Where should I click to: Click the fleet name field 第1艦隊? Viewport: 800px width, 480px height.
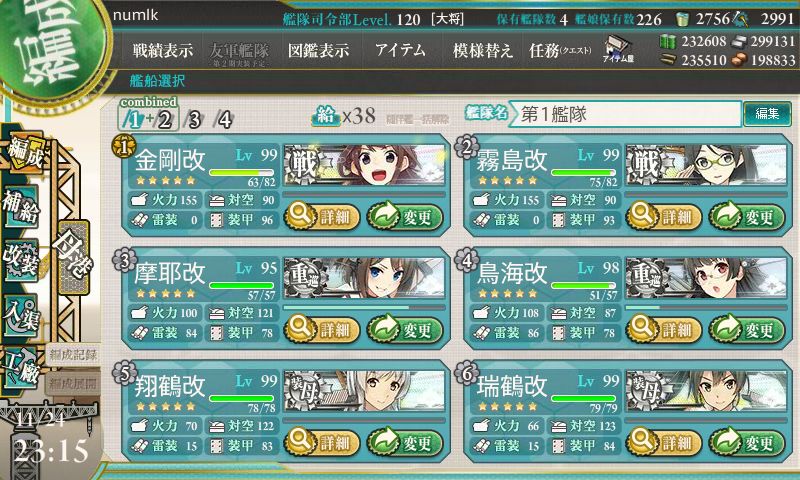point(626,114)
